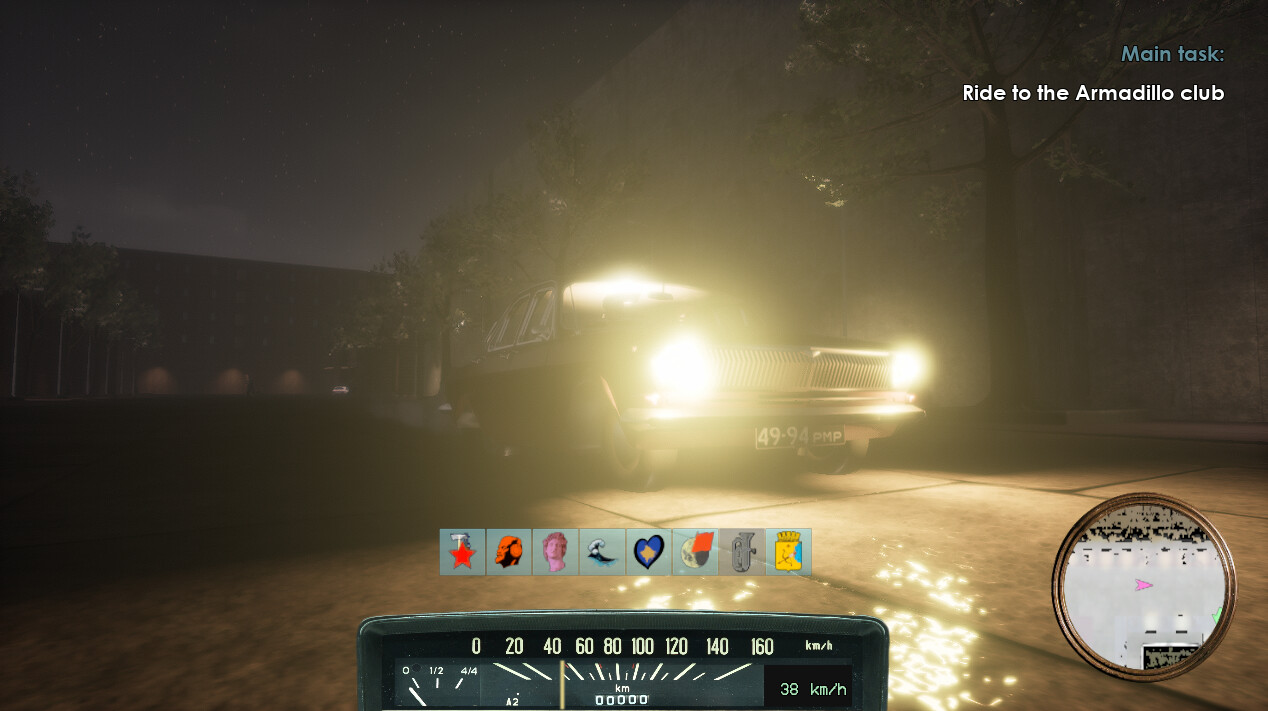Choose the orange head with headphones icon
This screenshot has height=711, width=1268.
coord(509,552)
